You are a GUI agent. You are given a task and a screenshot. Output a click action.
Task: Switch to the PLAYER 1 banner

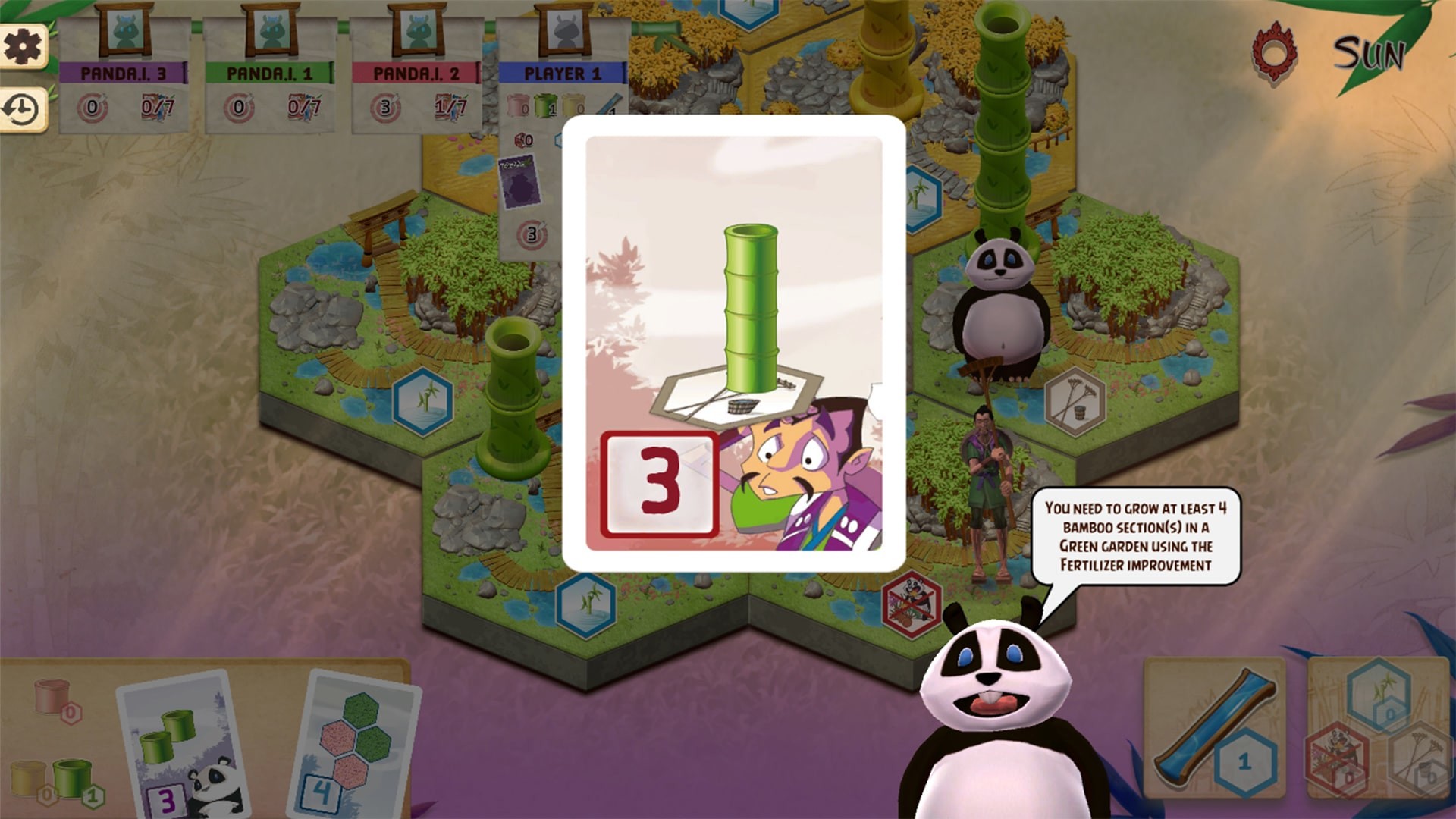coord(563,72)
